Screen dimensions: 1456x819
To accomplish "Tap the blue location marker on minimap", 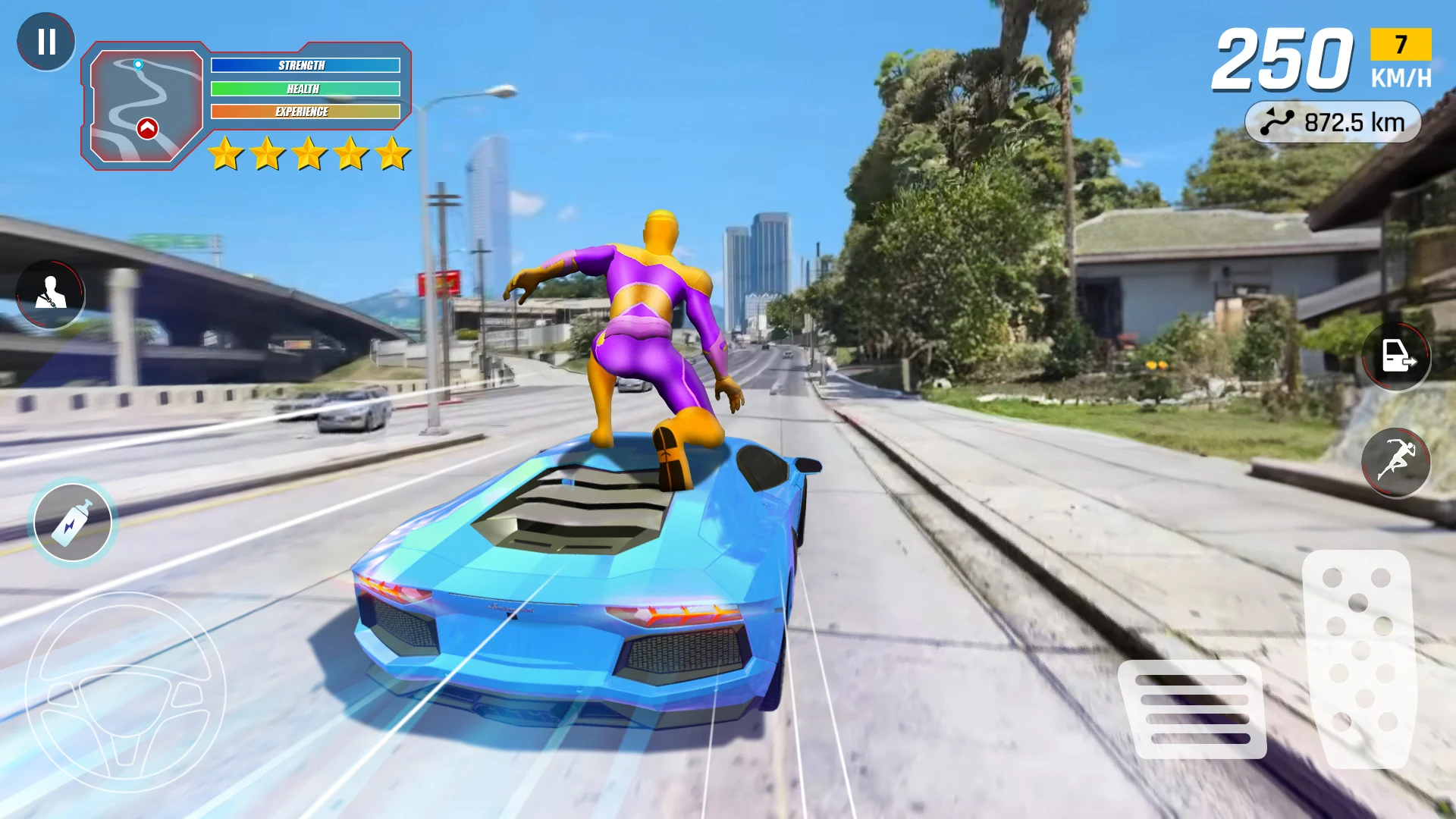I will pyautogui.click(x=137, y=65).
